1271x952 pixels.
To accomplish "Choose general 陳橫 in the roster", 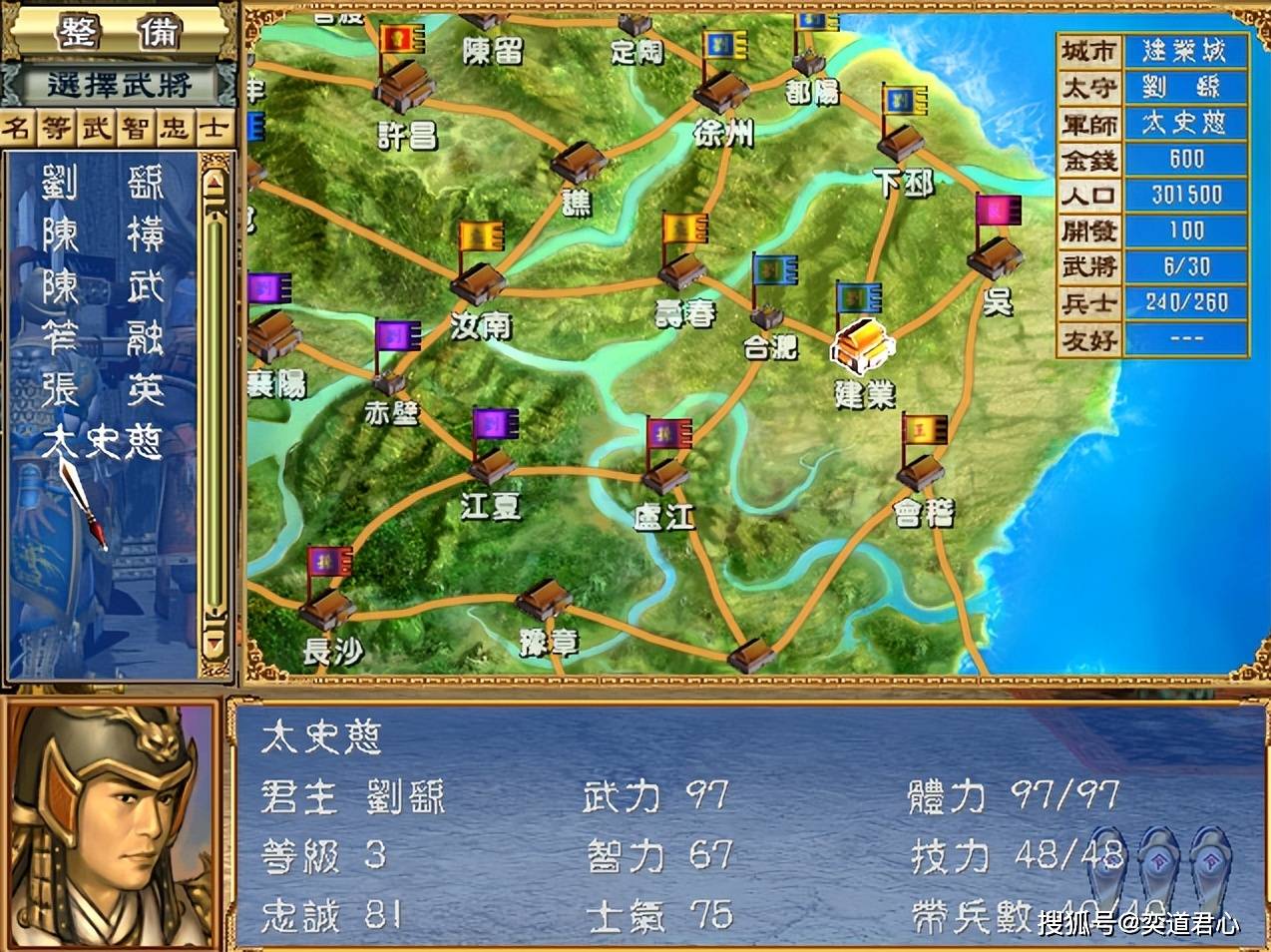I will pos(103,236).
